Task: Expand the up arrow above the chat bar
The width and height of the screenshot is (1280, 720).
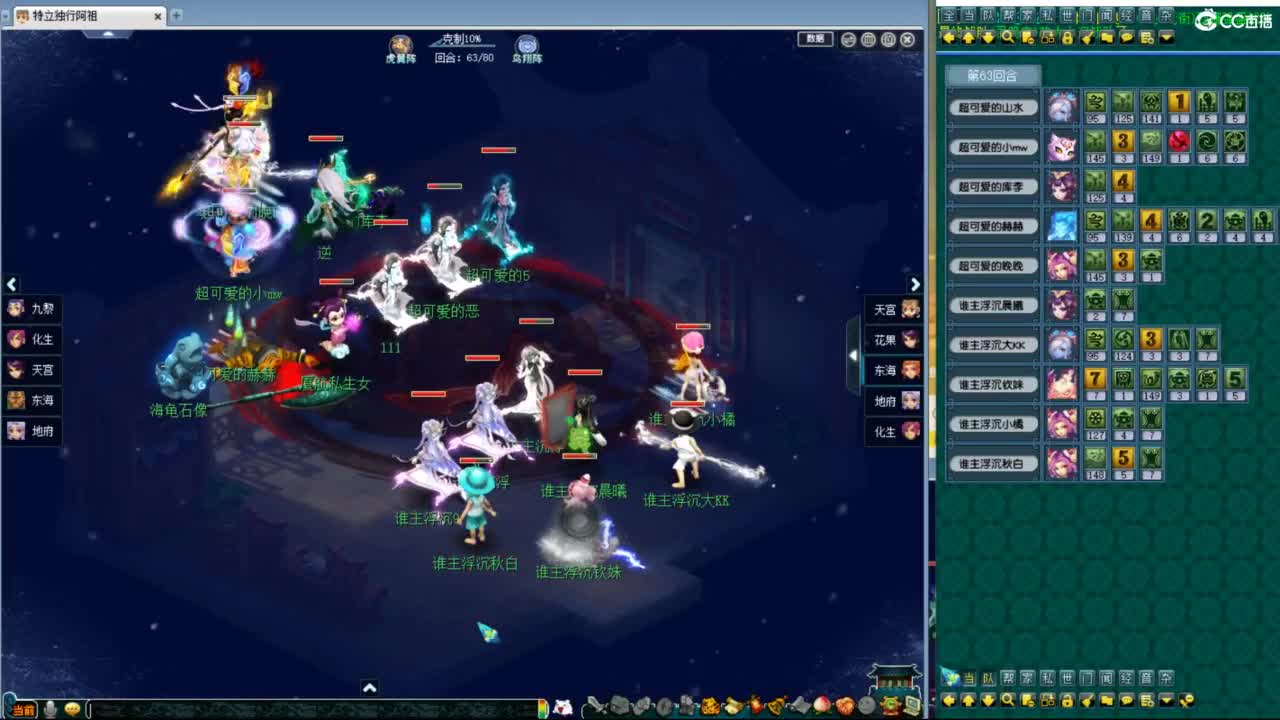Action: tap(370, 689)
